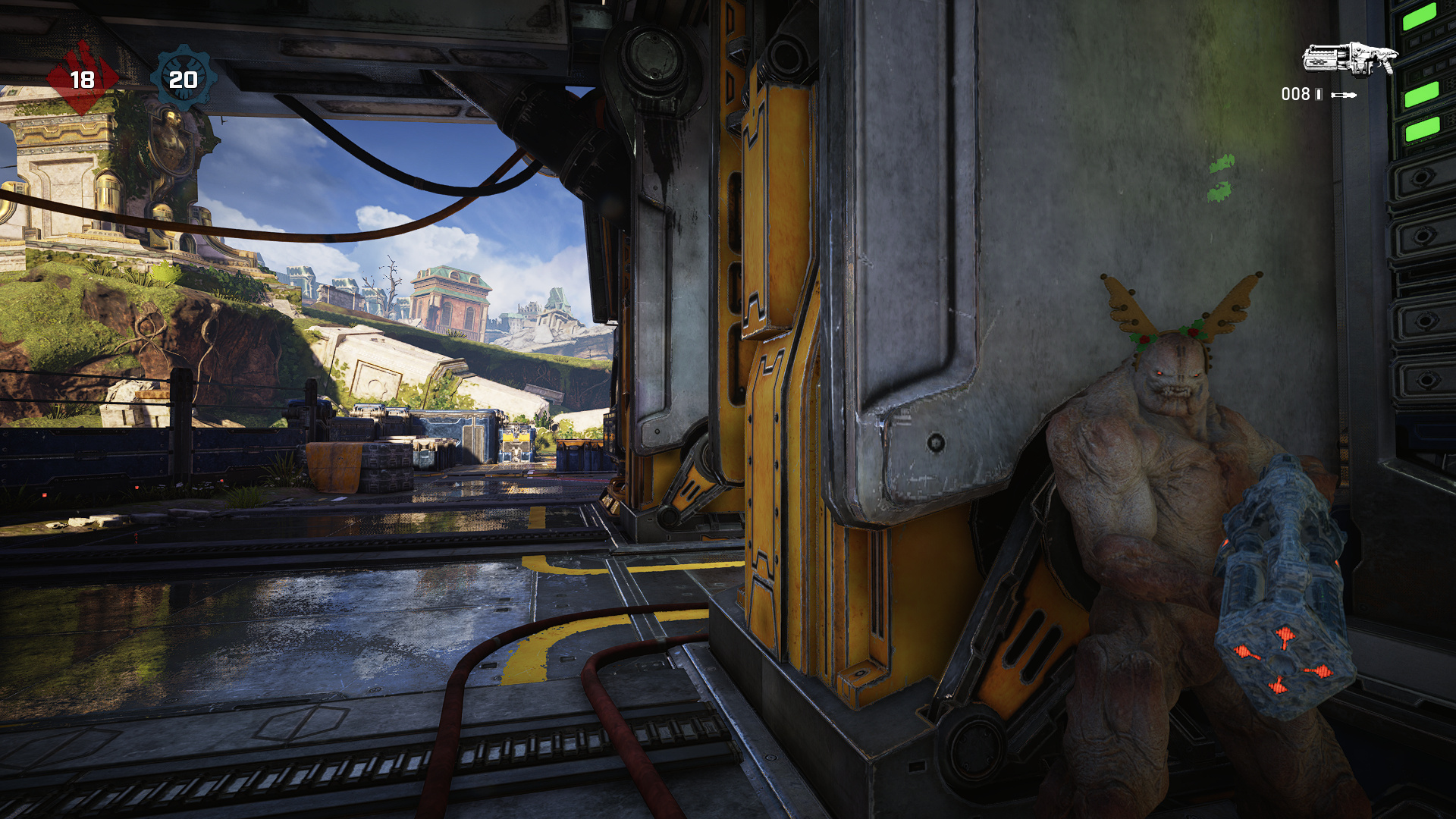Screen dimensions: 1456x819
Task: Select the equipped weapon icon
Action: [1349, 59]
